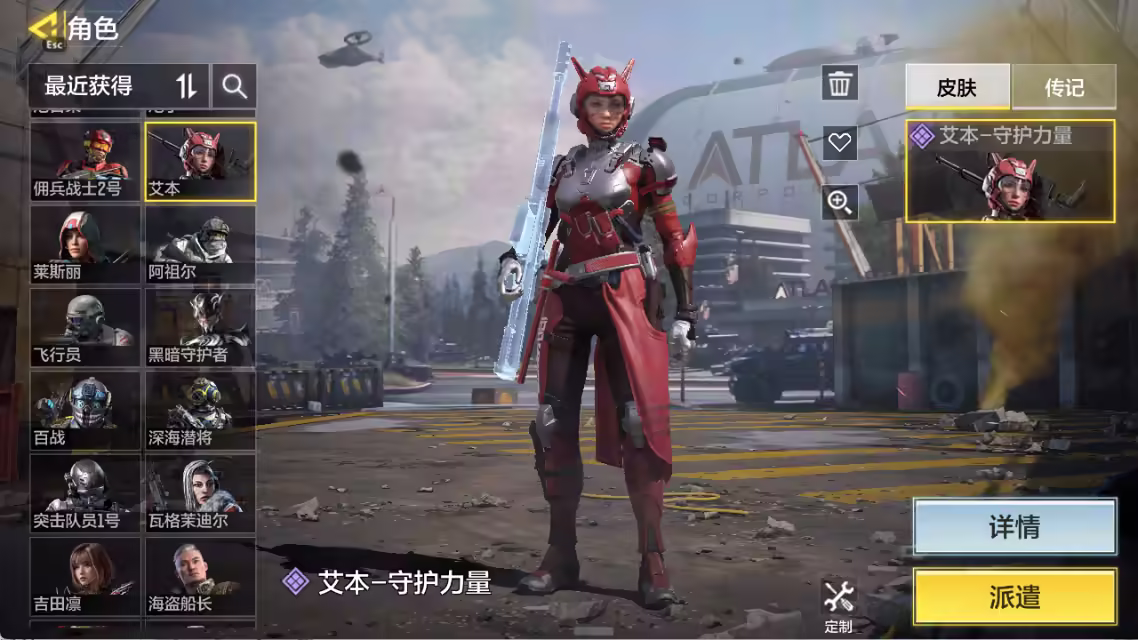Switch to the 传记 tab
The height and width of the screenshot is (640, 1138).
tap(1064, 87)
